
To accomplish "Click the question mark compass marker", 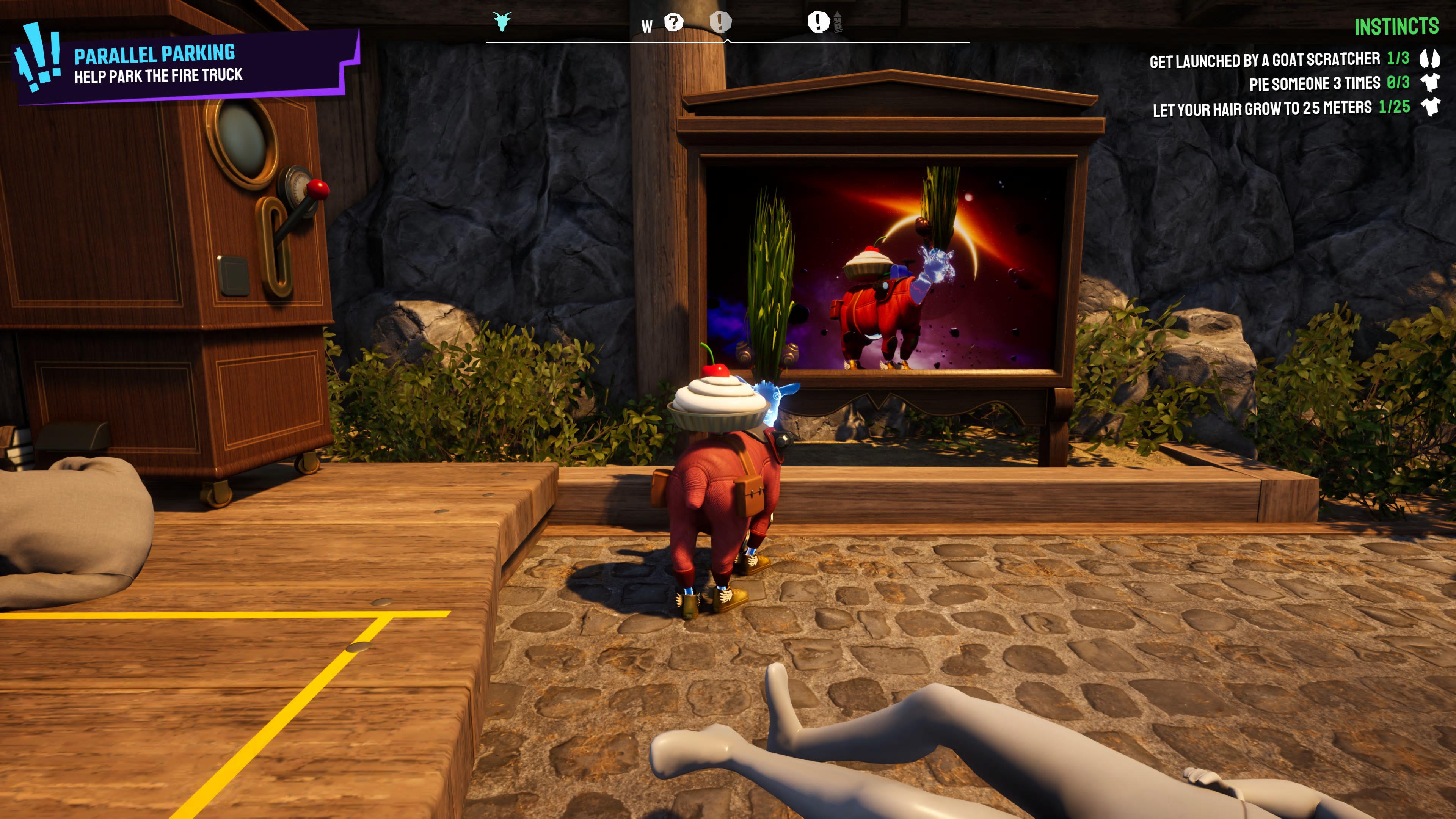I will (x=673, y=23).
